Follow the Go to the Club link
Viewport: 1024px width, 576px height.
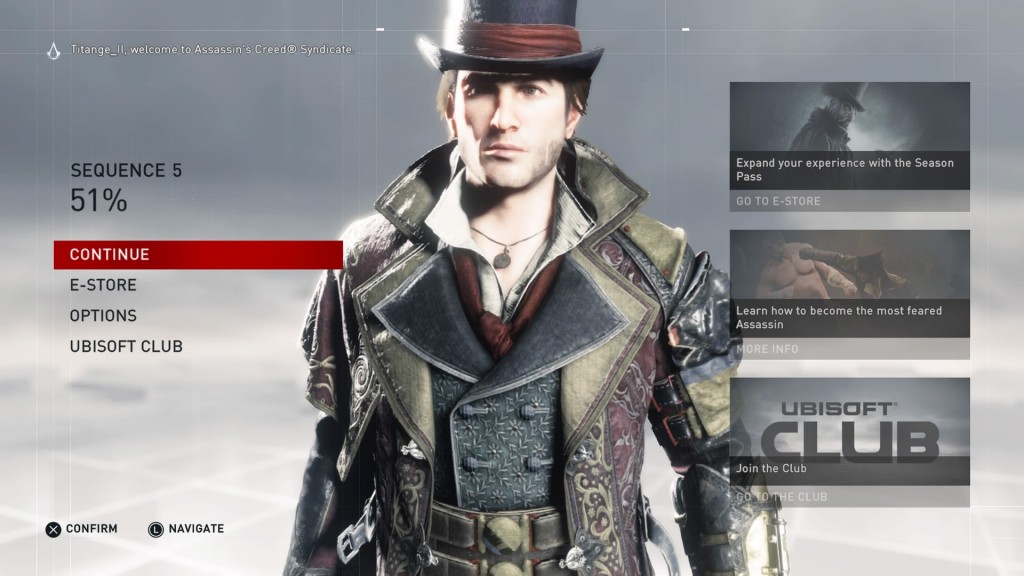[782, 497]
